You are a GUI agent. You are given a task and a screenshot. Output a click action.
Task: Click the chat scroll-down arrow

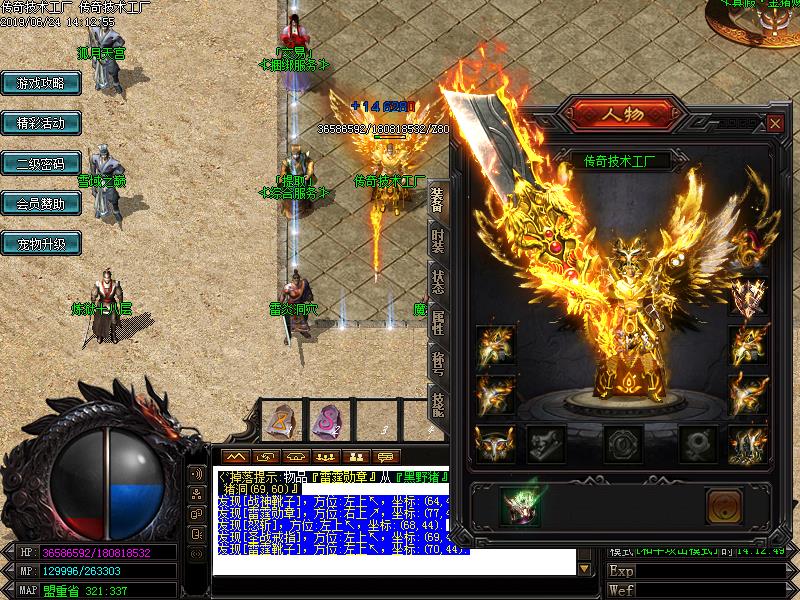(x=584, y=568)
